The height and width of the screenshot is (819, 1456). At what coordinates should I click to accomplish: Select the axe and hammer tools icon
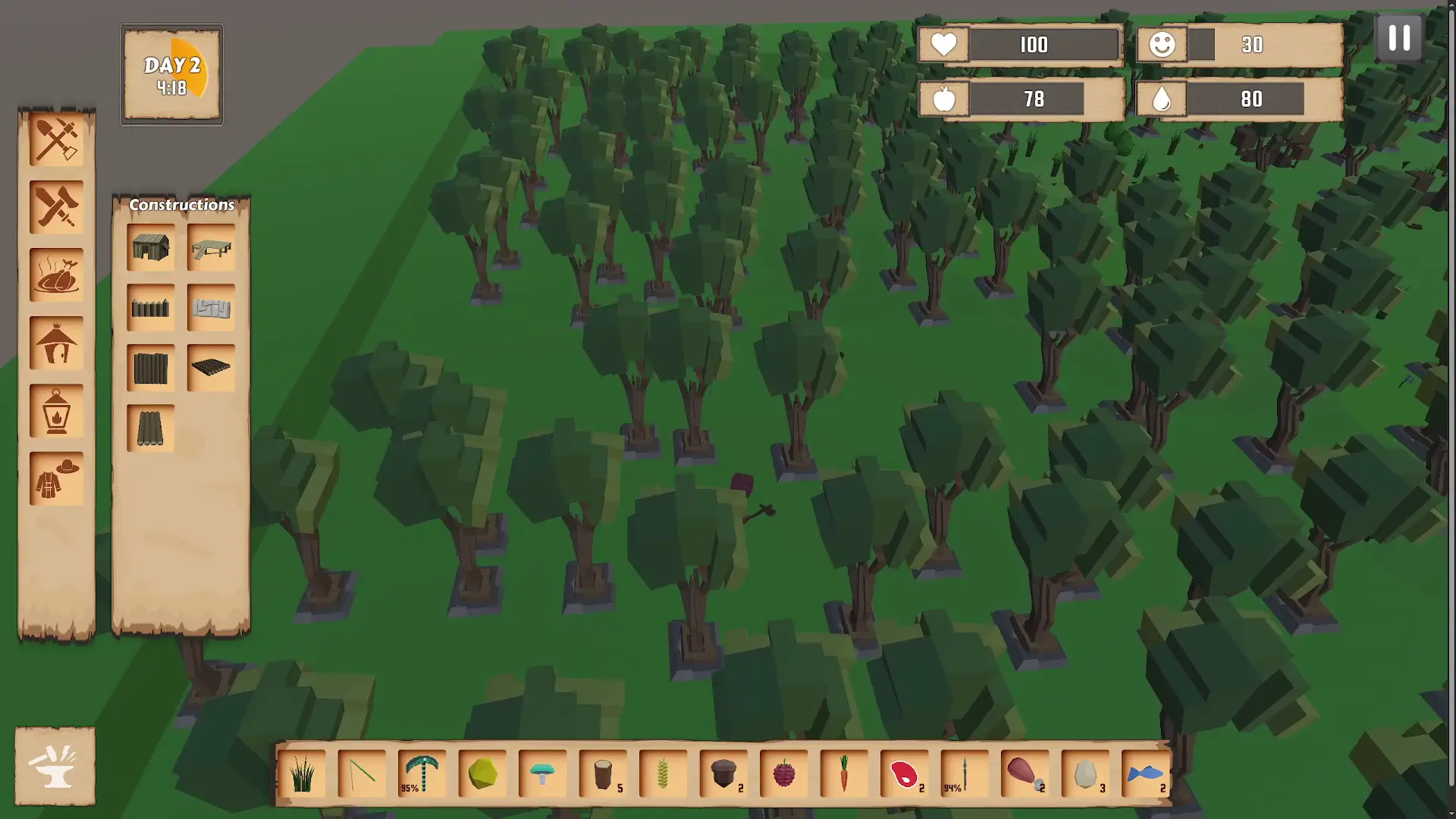(x=55, y=207)
